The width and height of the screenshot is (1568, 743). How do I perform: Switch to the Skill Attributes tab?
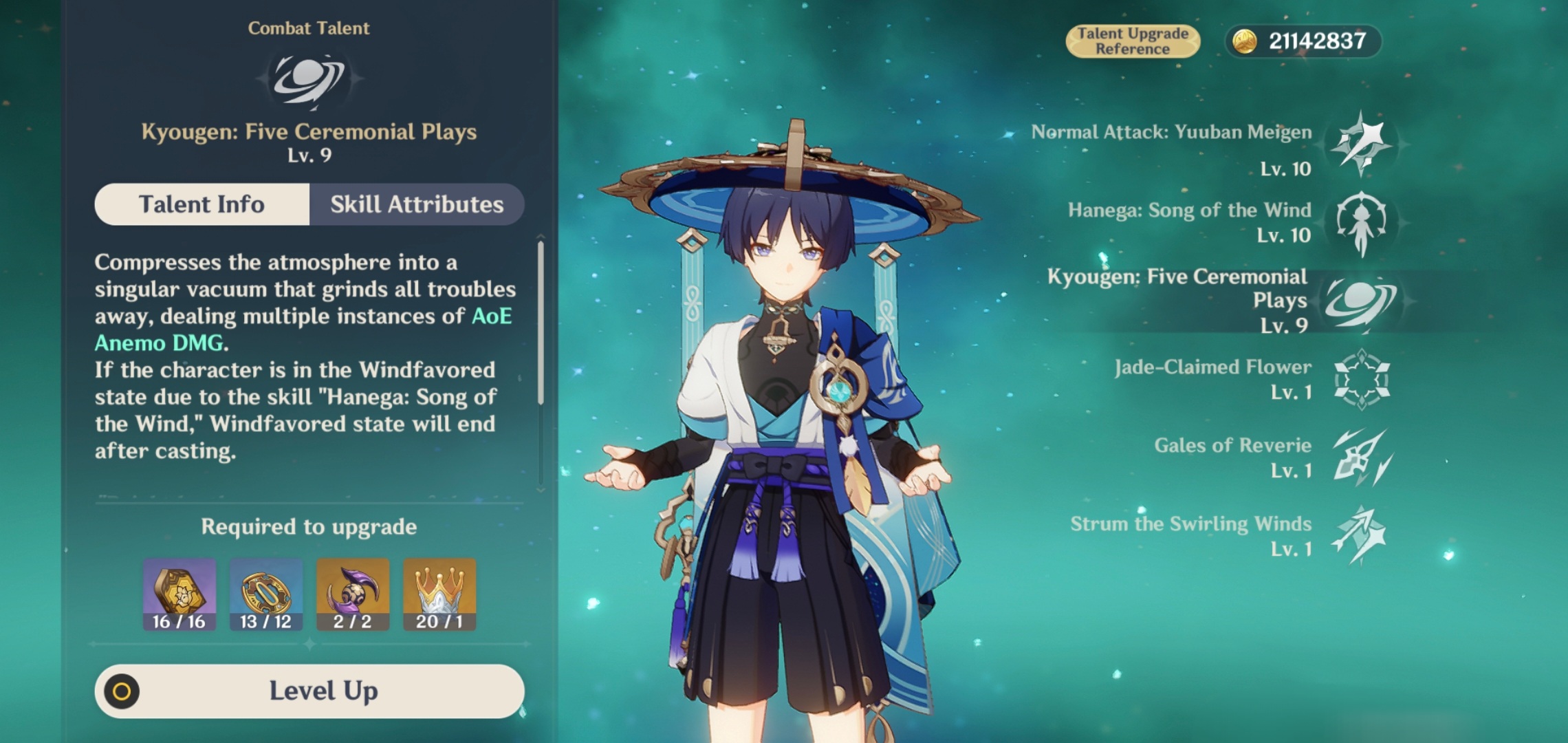point(416,204)
